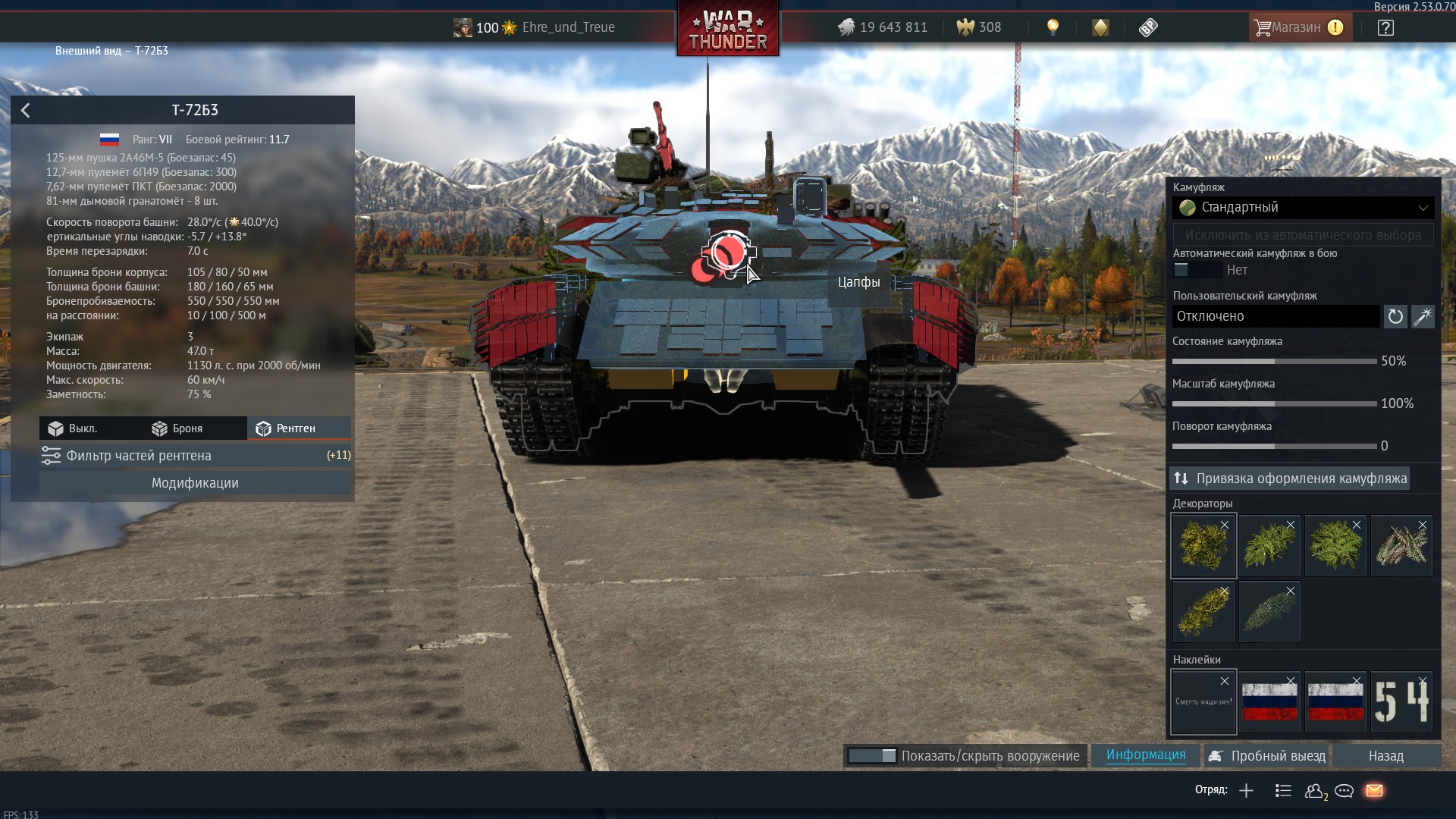Open the Магазин shop

(1298, 27)
